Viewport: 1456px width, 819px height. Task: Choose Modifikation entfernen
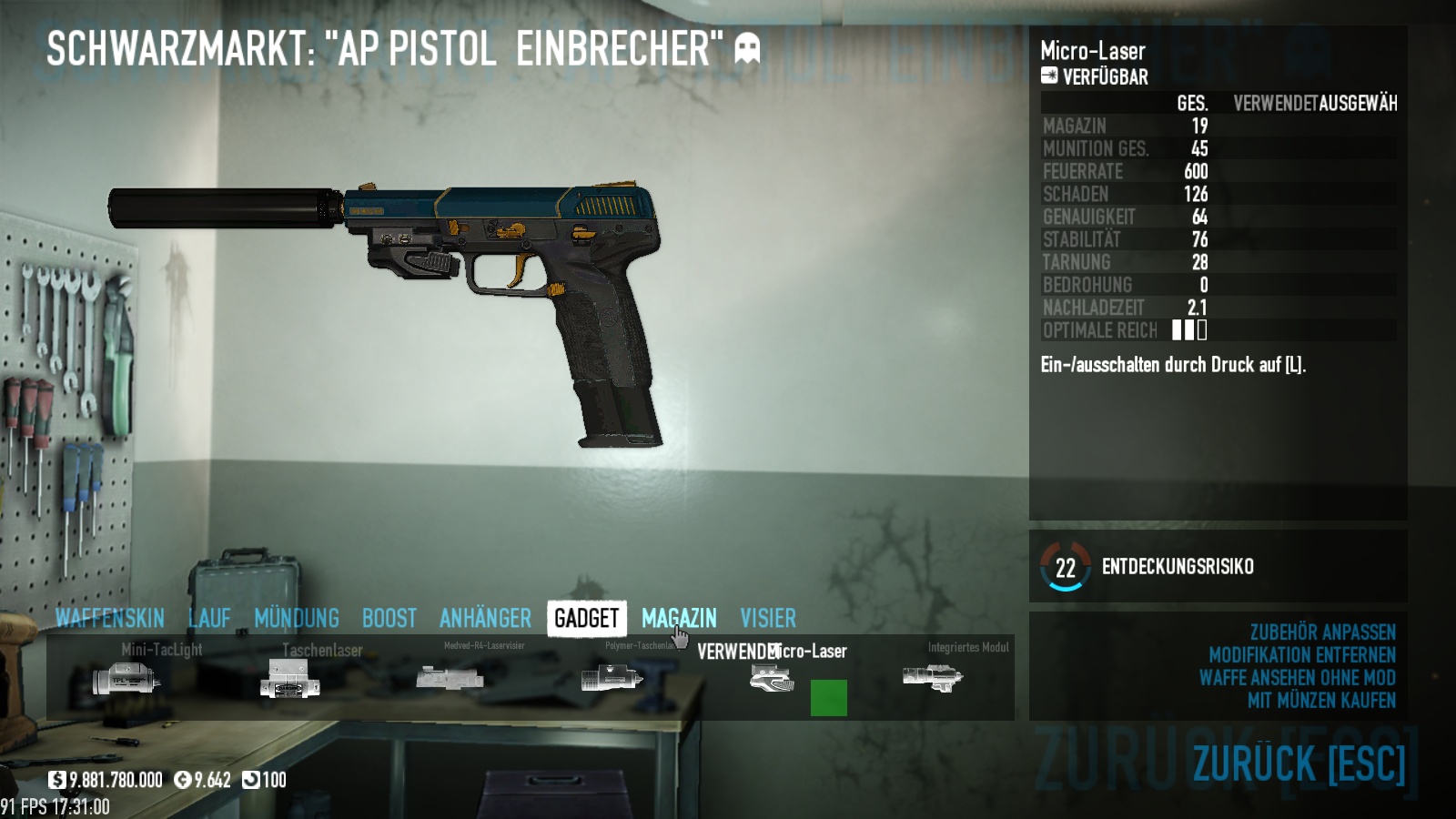pyautogui.click(x=1301, y=655)
